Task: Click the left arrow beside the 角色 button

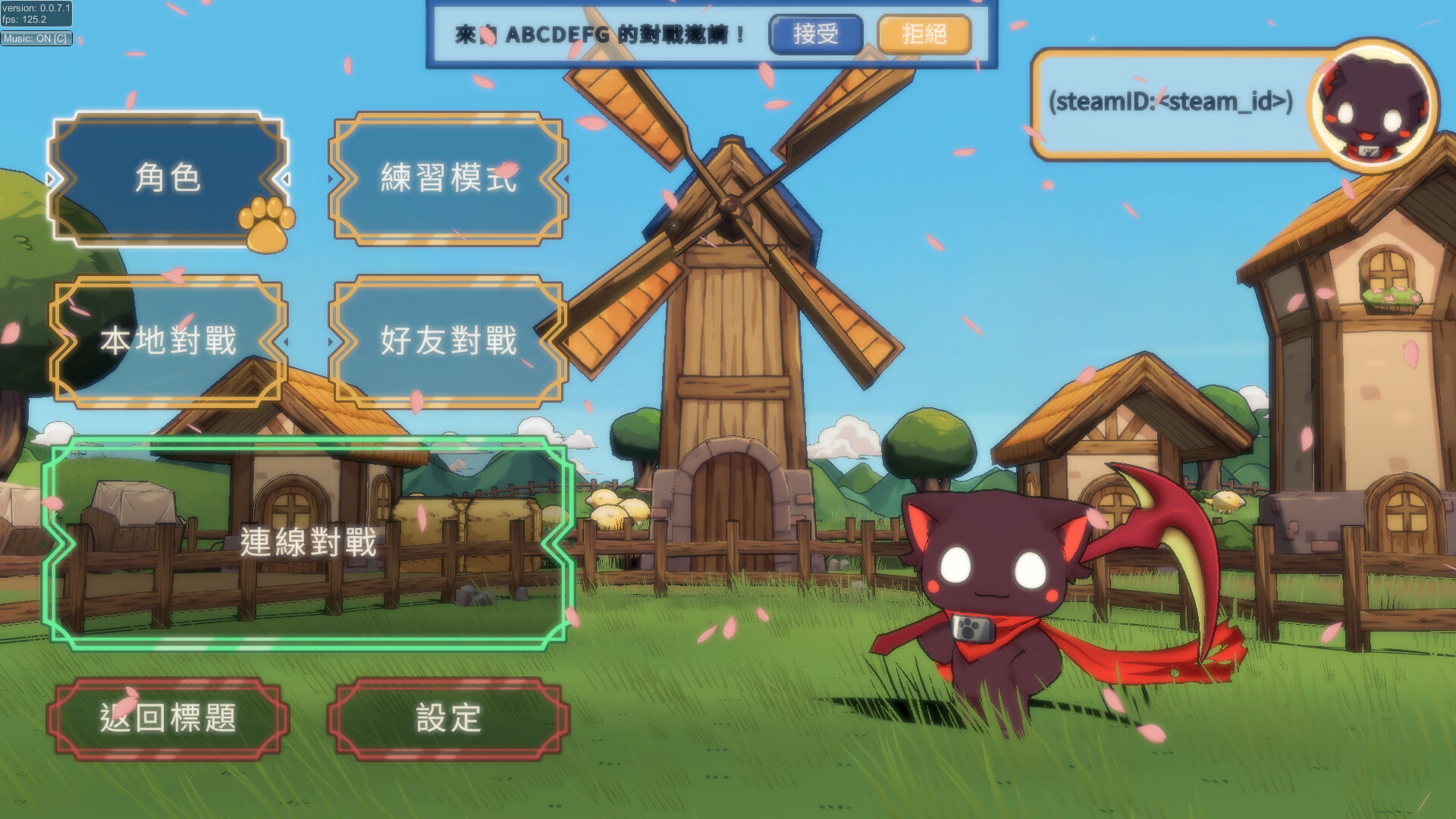Action: (51, 180)
